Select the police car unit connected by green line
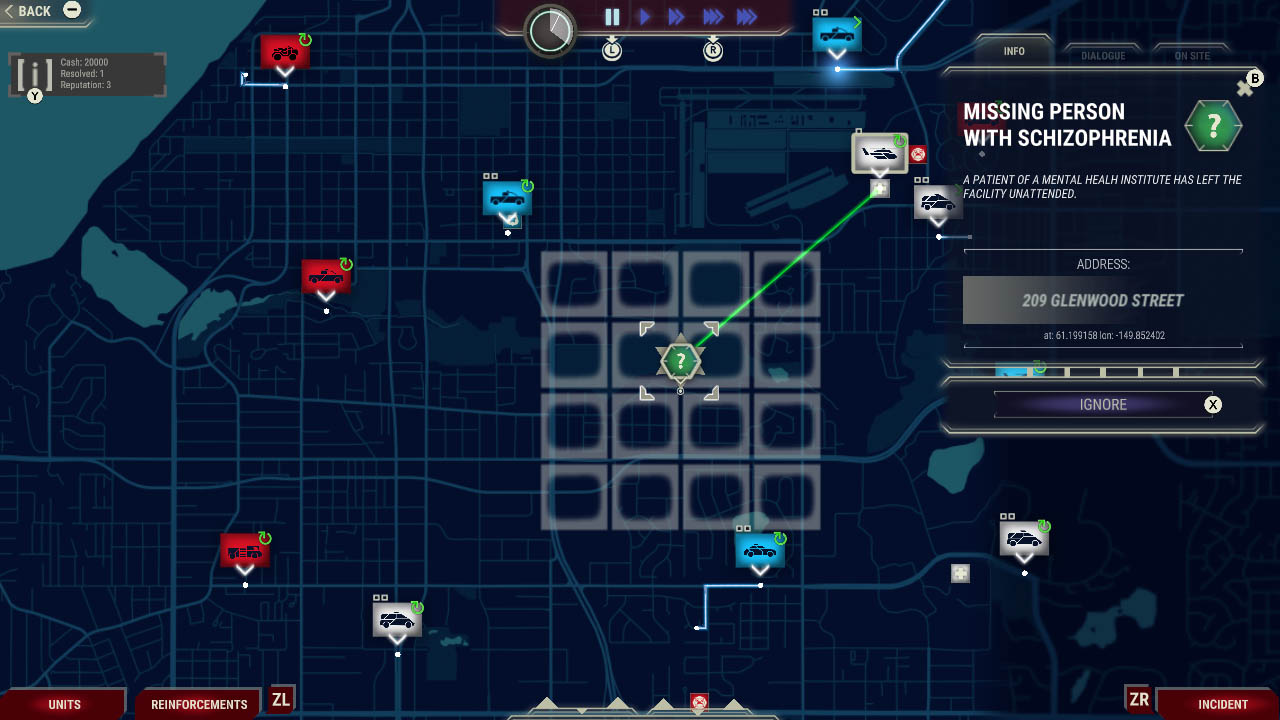 point(937,203)
